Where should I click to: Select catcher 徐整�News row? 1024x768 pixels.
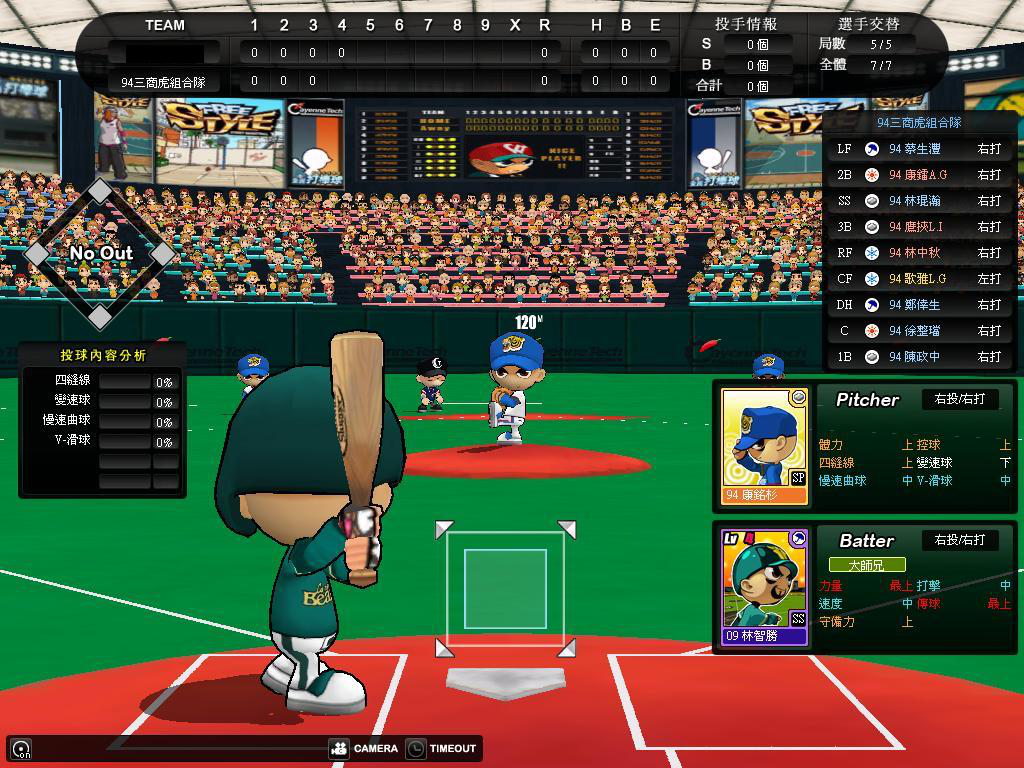pyautogui.click(x=919, y=330)
